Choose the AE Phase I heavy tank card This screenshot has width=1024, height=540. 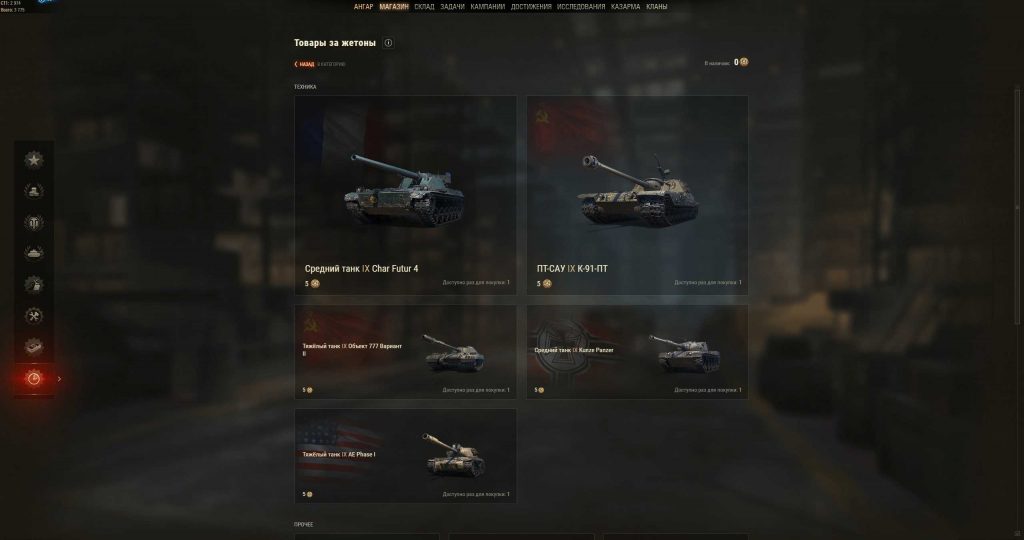(x=405, y=455)
